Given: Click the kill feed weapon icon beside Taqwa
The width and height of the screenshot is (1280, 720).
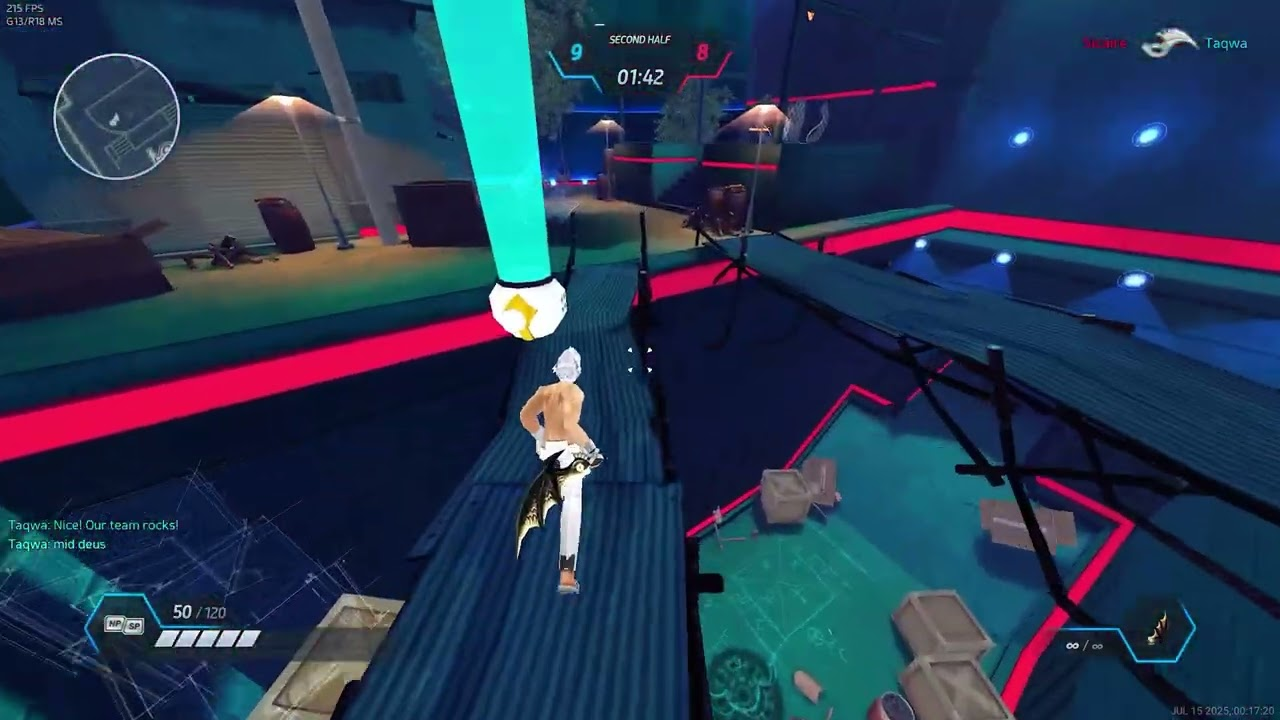Looking at the screenshot, I should pyautogui.click(x=1168, y=44).
